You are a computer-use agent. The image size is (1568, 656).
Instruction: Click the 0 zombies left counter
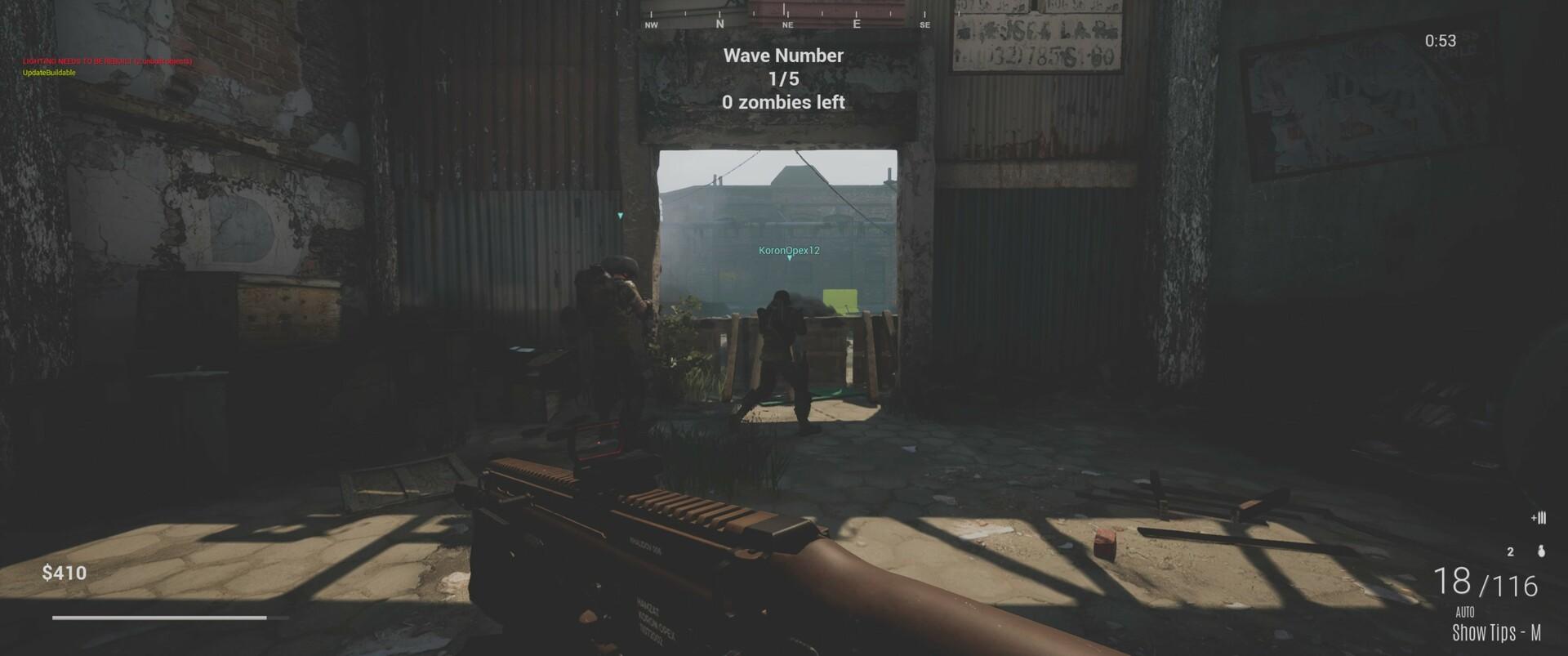pos(783,103)
